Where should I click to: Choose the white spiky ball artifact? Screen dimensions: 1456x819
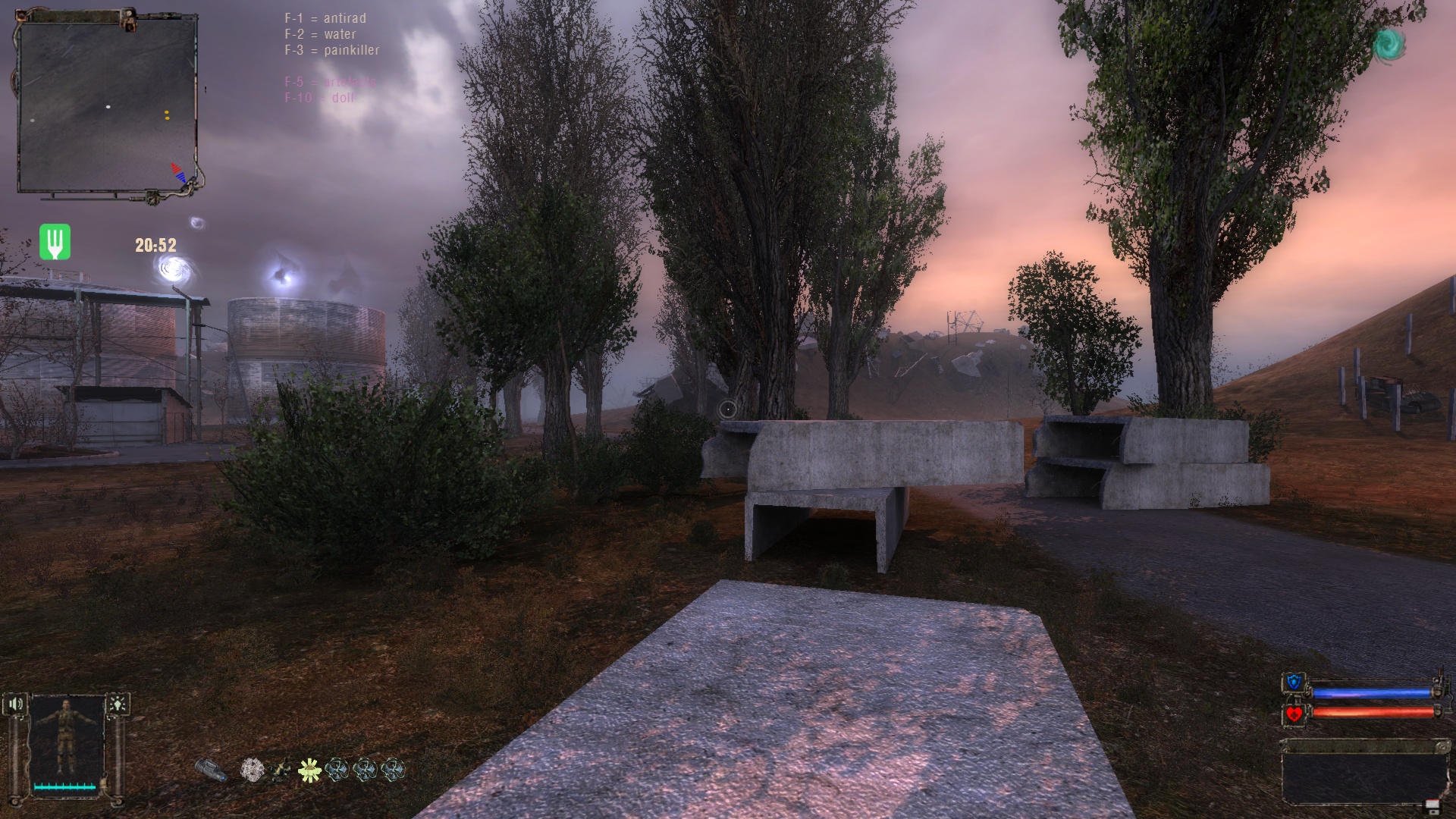point(252,770)
